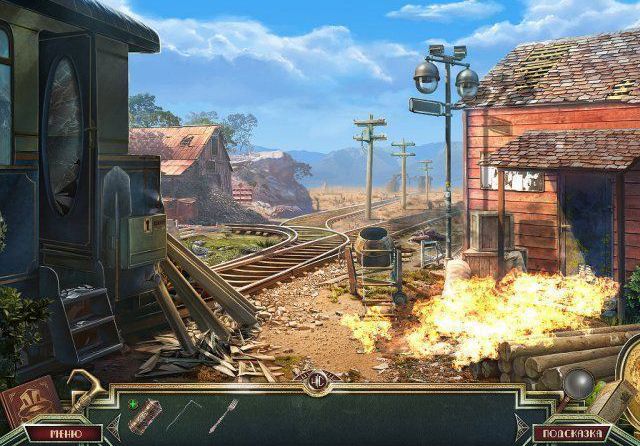Toggle the inventory panel lock emblem
This screenshot has width=640, height=446.
coord(319,378)
